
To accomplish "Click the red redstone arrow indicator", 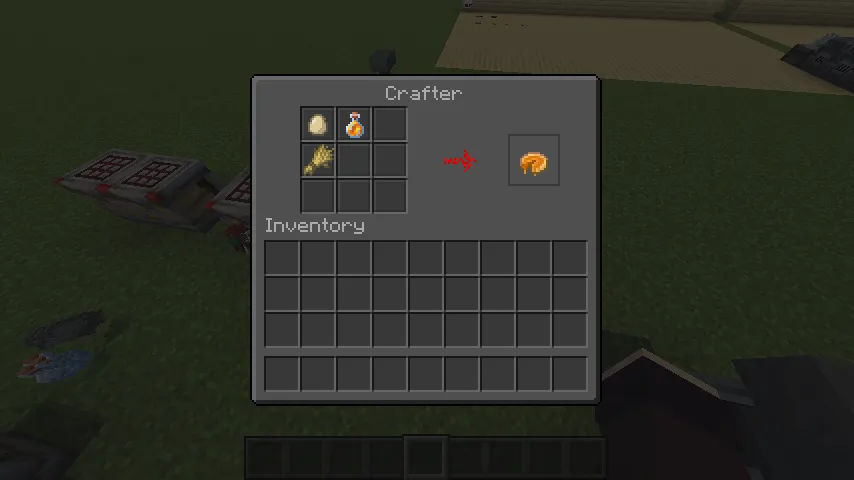I will click(460, 160).
